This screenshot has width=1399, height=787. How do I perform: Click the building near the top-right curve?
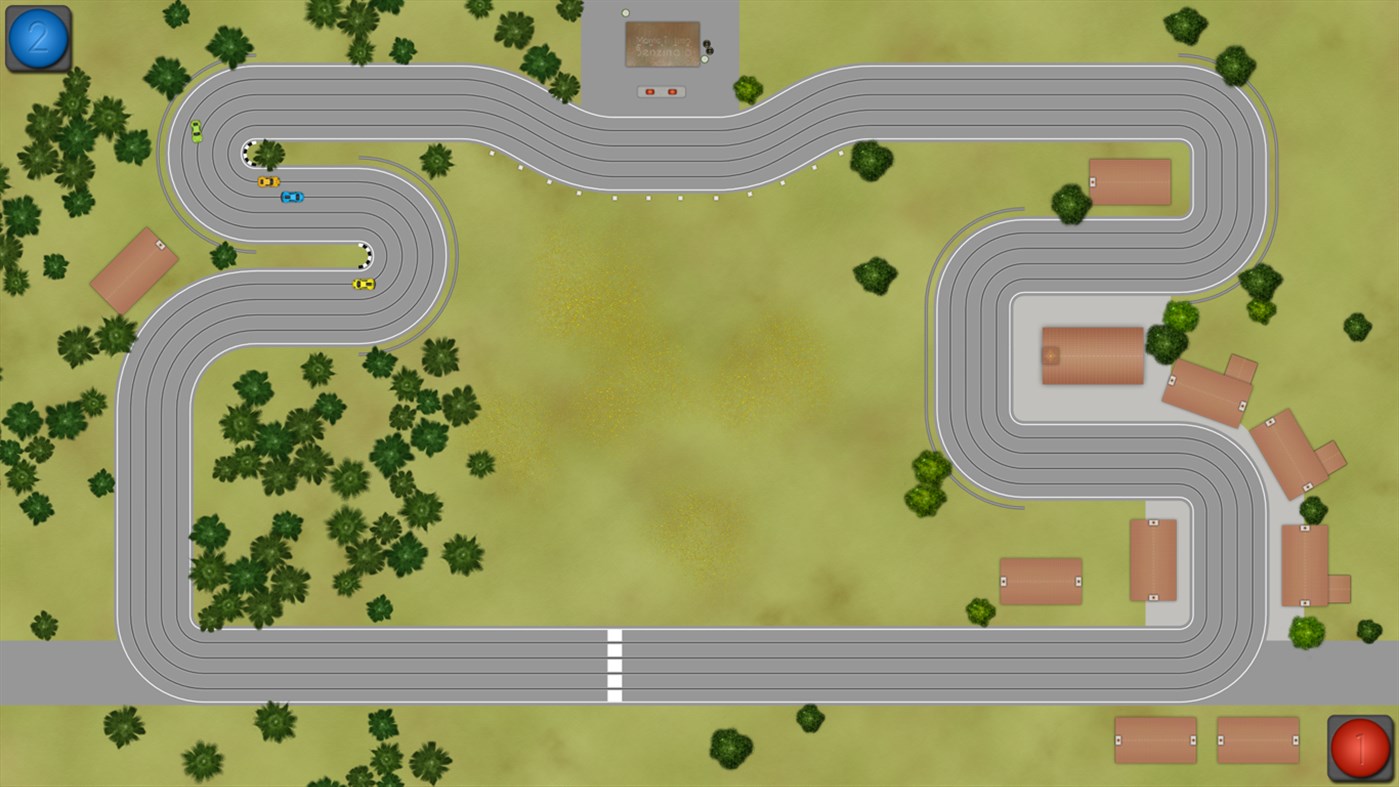coord(1130,182)
